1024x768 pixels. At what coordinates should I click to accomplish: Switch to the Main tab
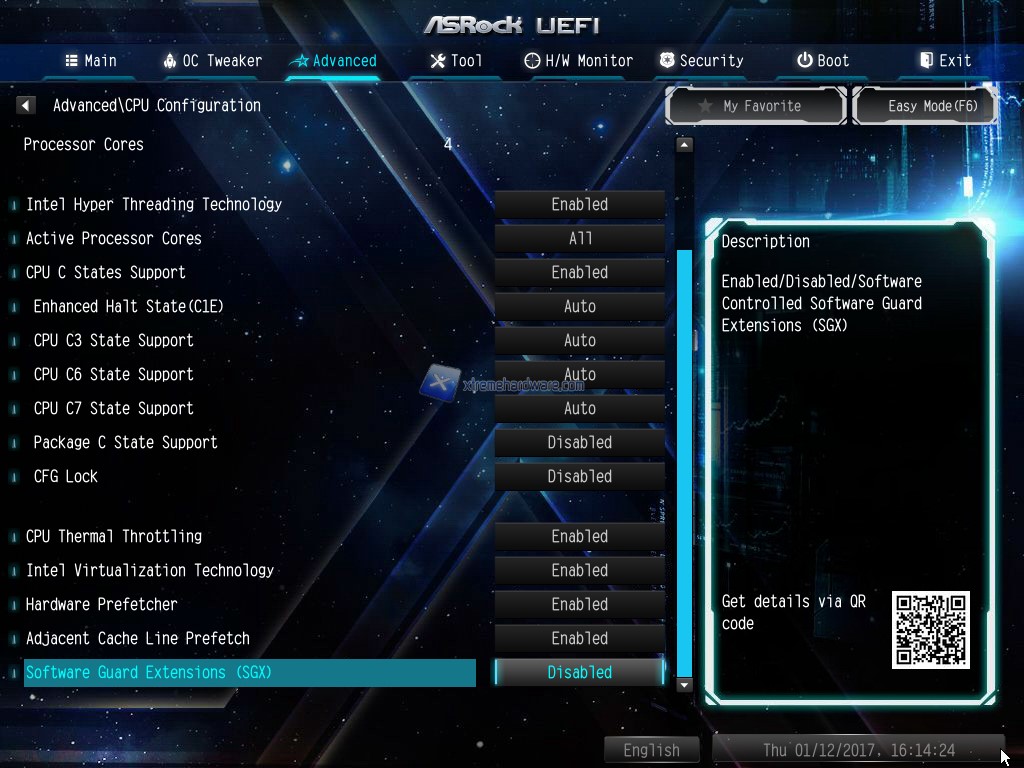pos(91,61)
